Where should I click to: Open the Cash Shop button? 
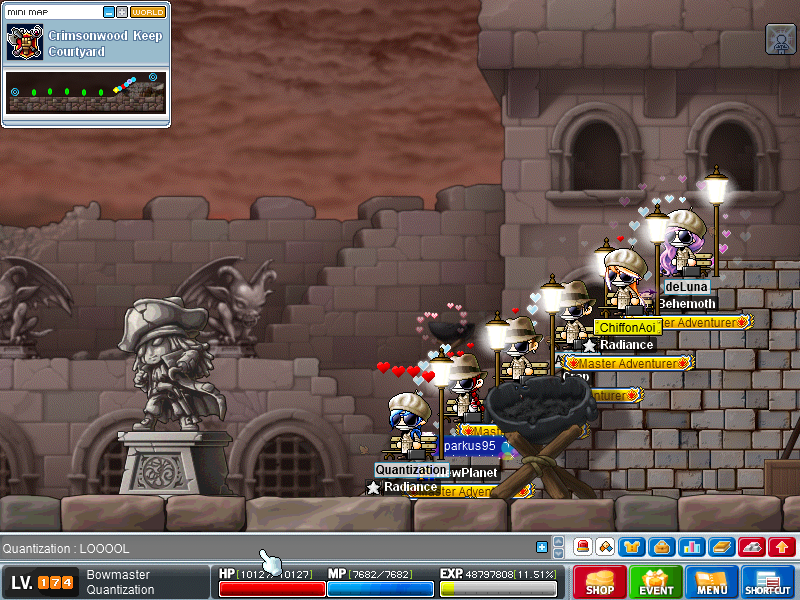click(599, 582)
